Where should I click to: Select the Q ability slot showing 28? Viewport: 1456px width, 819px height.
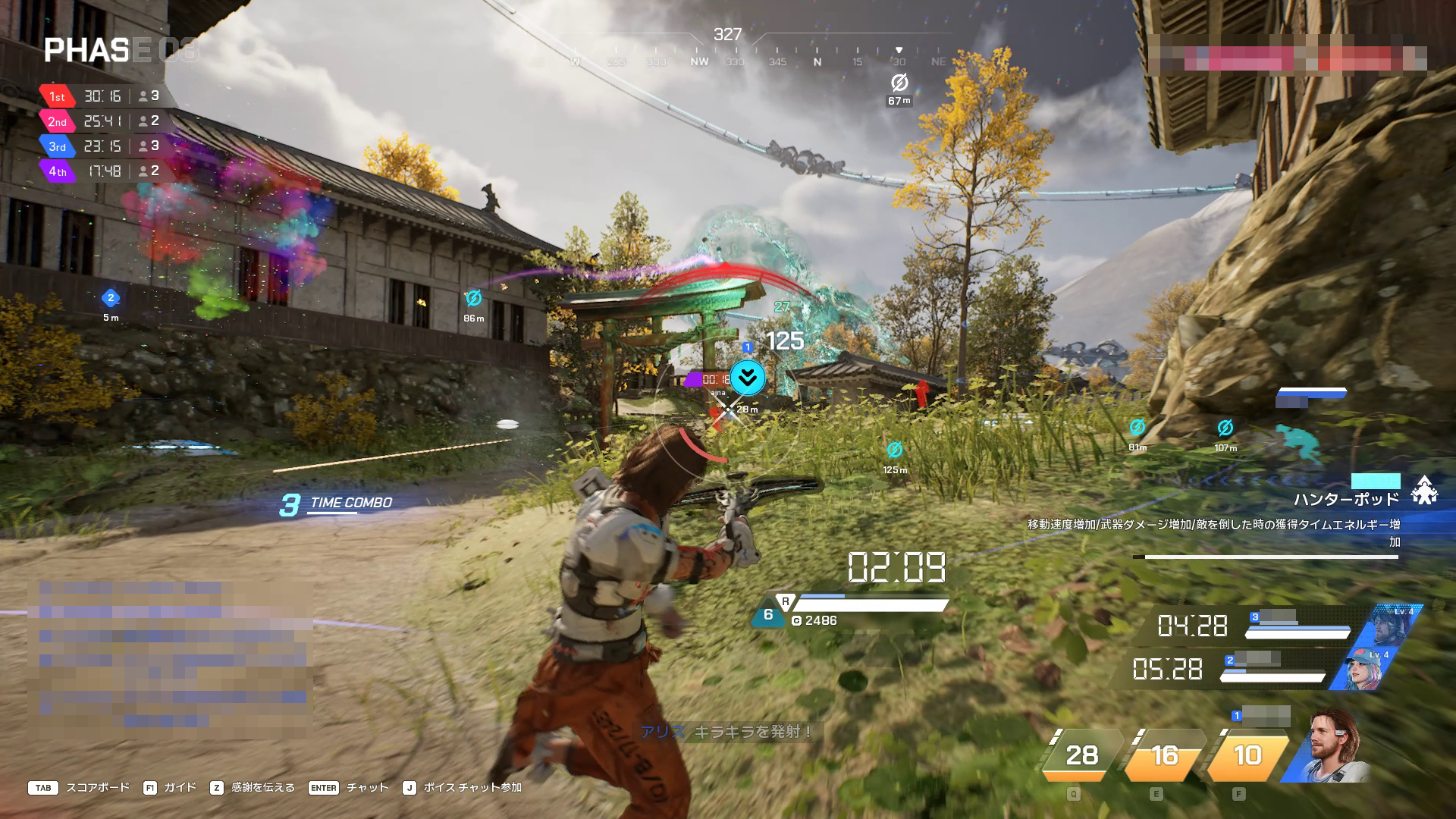click(x=1081, y=755)
